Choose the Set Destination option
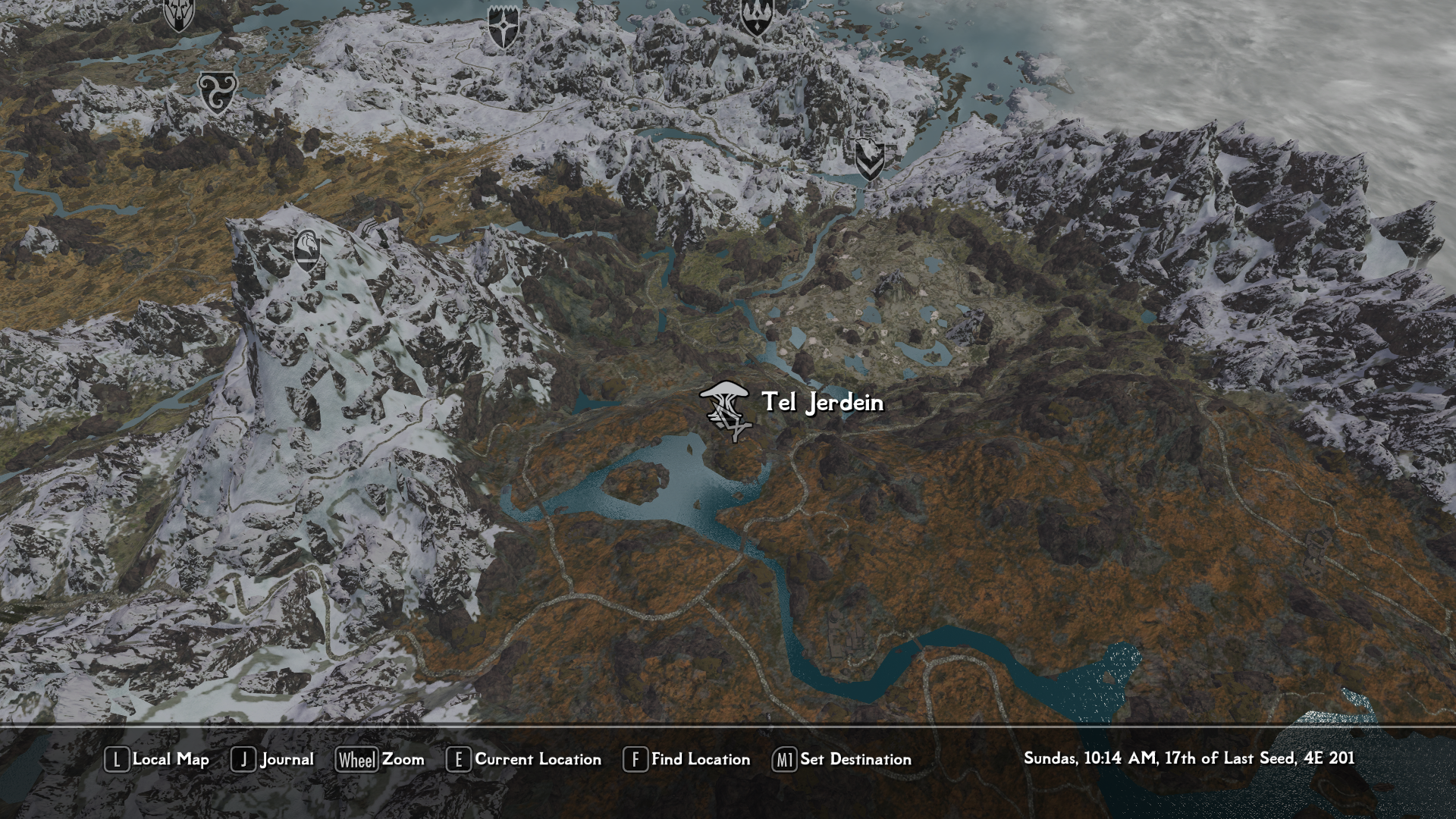This screenshot has width=1456, height=819. (x=842, y=759)
